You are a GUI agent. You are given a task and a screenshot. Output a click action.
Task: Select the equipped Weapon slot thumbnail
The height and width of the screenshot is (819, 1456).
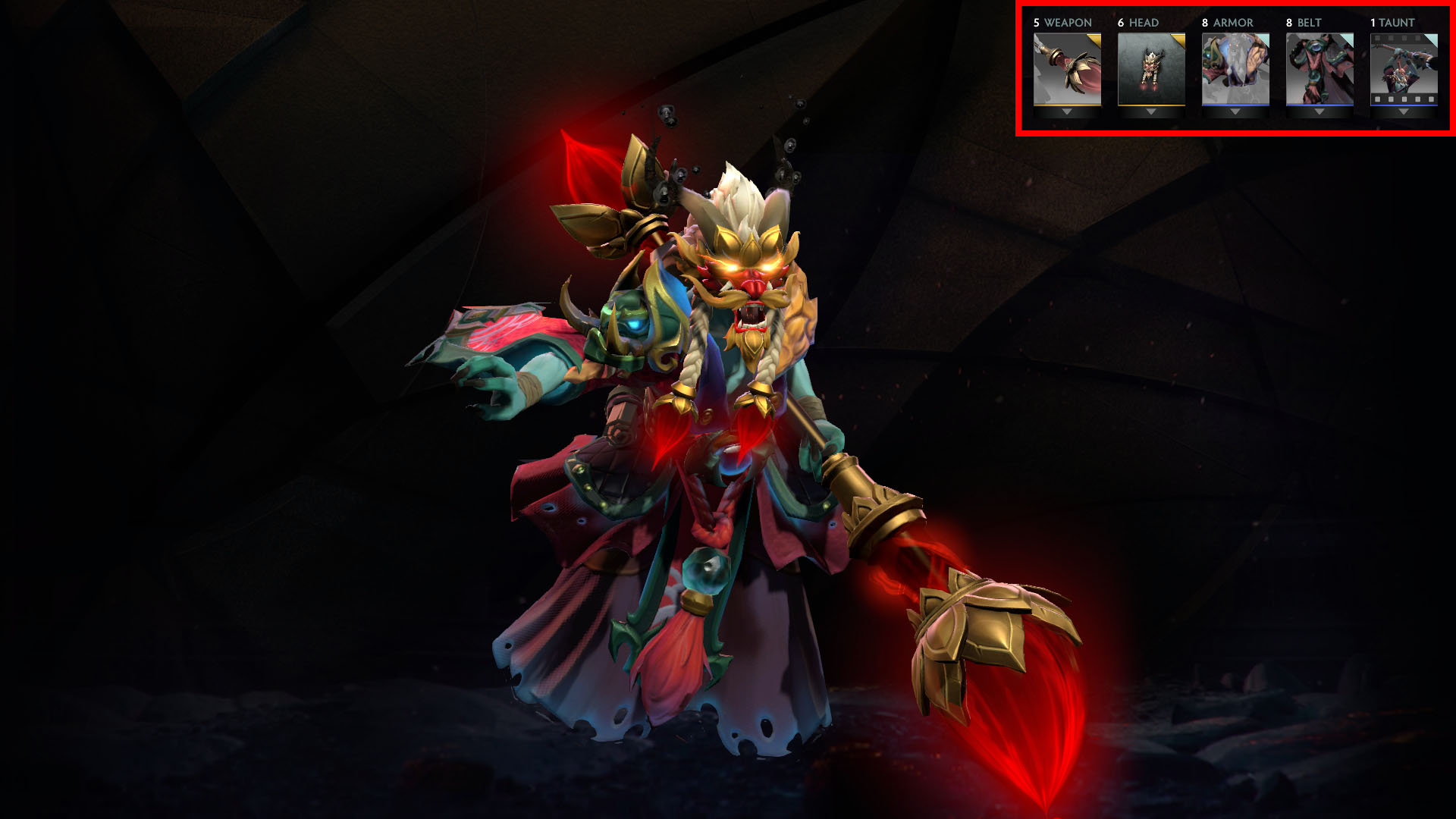(x=1067, y=69)
